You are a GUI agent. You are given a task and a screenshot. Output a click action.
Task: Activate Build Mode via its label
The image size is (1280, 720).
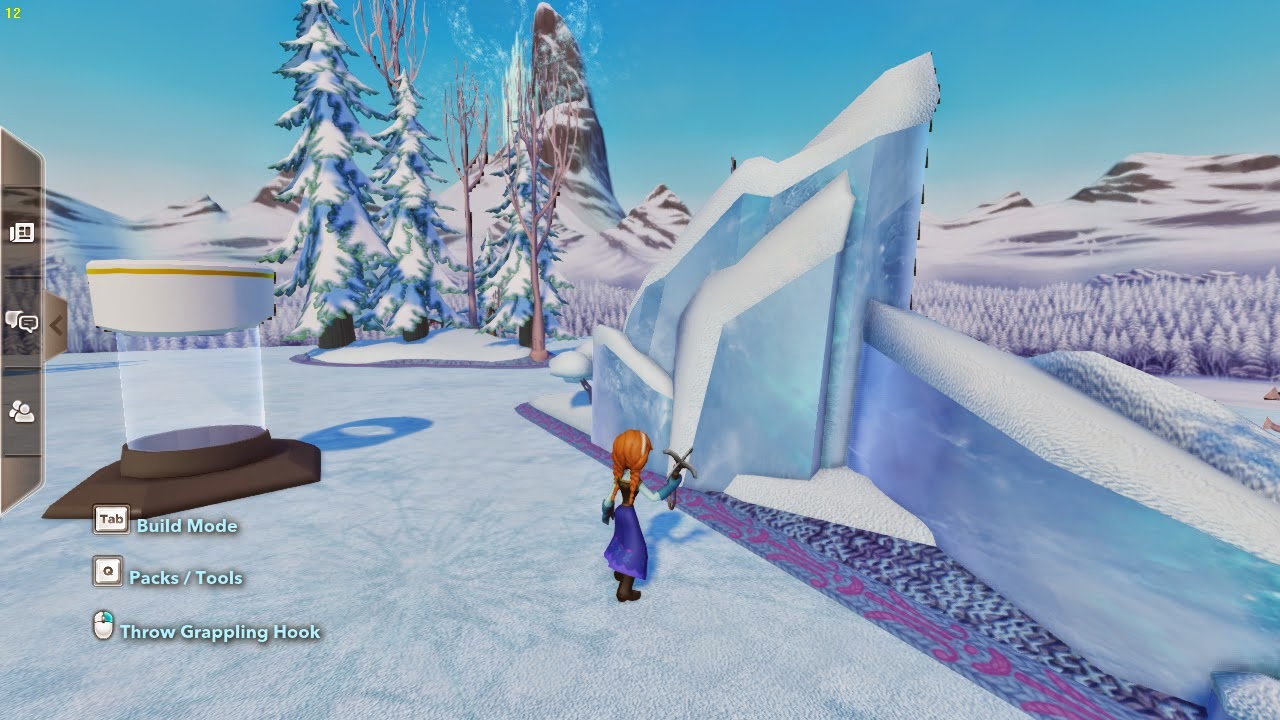pyautogui.click(x=186, y=525)
